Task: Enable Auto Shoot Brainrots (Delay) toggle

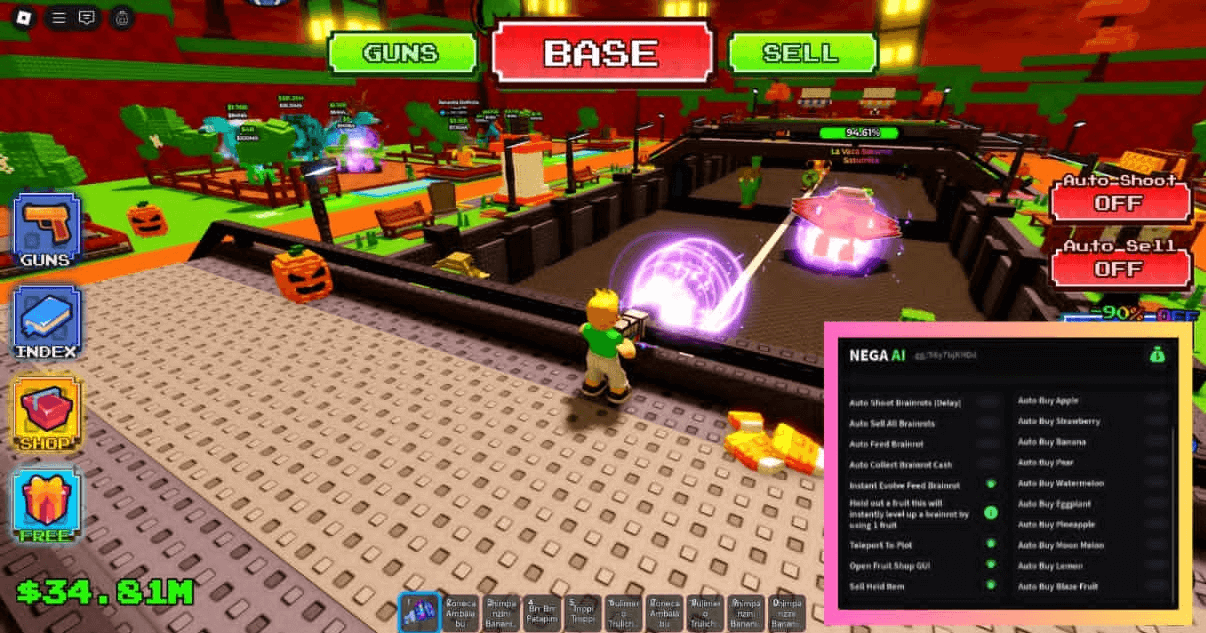Action: point(989,402)
